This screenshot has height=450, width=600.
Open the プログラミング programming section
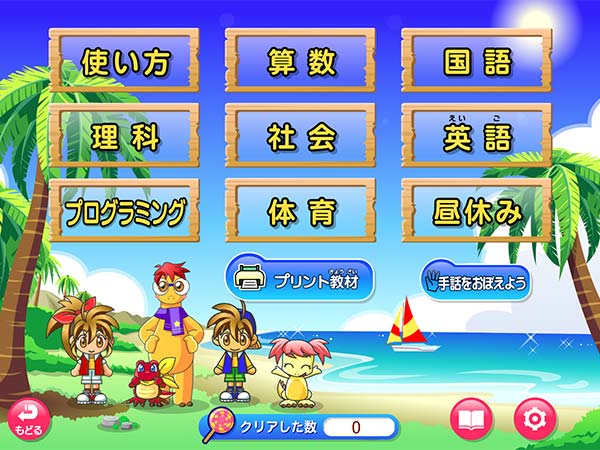coord(124,211)
